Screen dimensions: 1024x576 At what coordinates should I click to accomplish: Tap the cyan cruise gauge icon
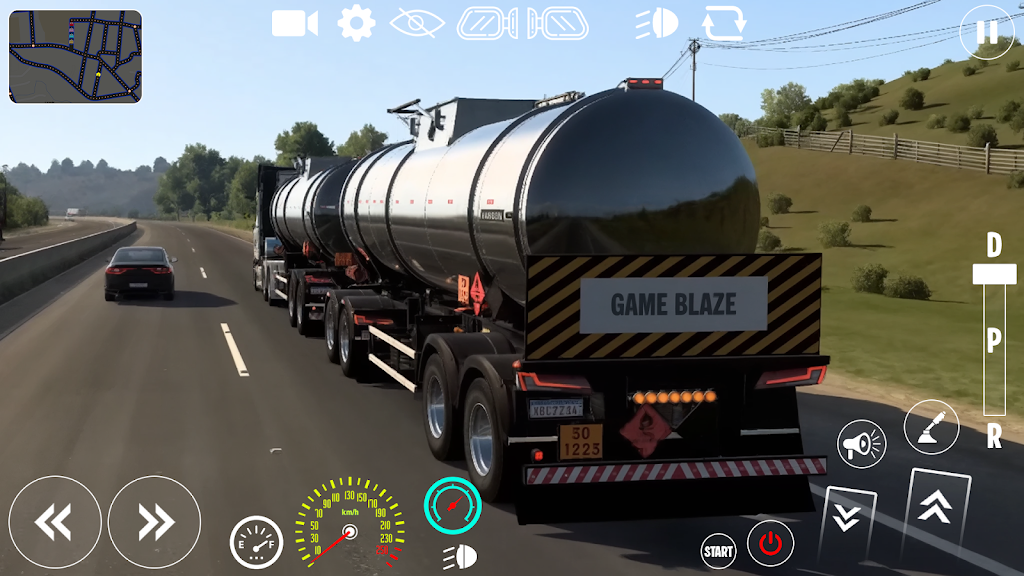[452, 504]
